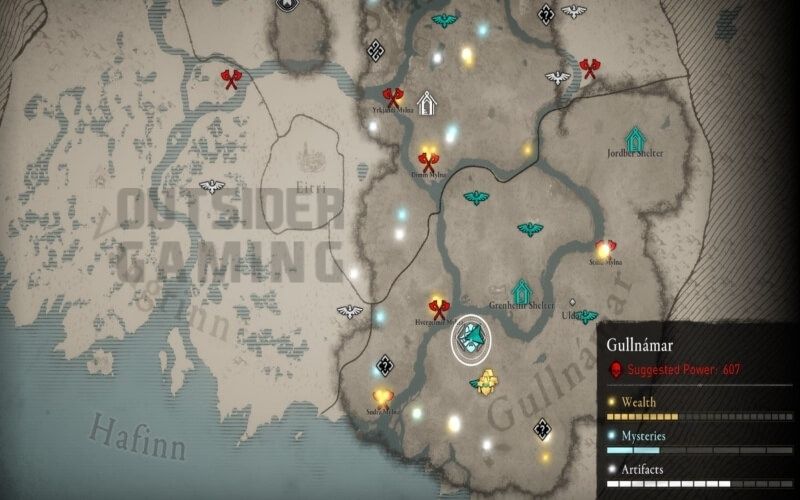This screenshot has width=800, height=500.
Task: Select the Grenhellir Shelter marker
Action: tap(521, 290)
